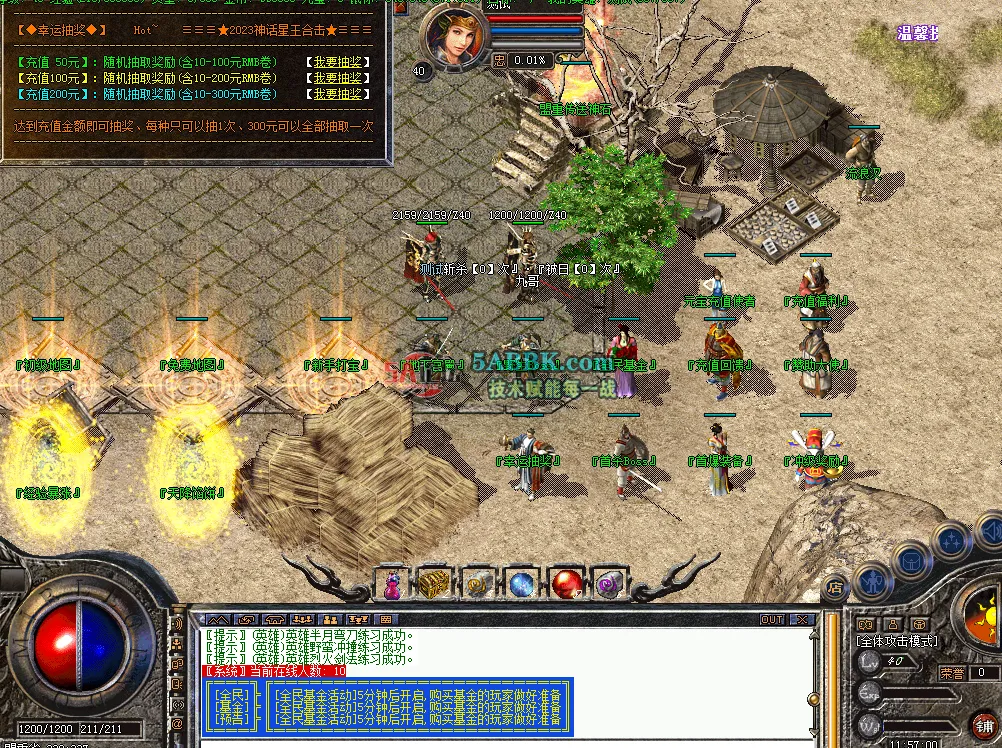The height and width of the screenshot is (748, 1002).
Task: Claim the 200元 recharge lottery draw link
Action: click(x=336, y=94)
